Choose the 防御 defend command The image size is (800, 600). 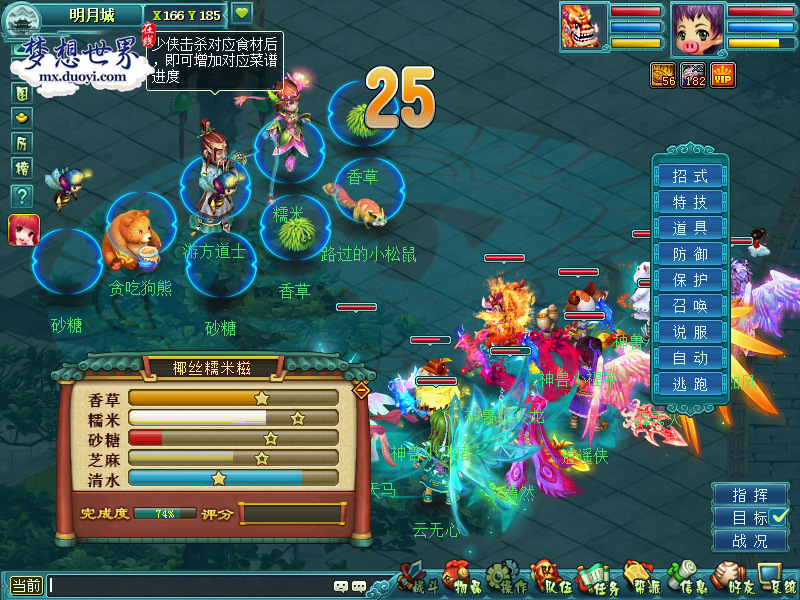point(690,254)
